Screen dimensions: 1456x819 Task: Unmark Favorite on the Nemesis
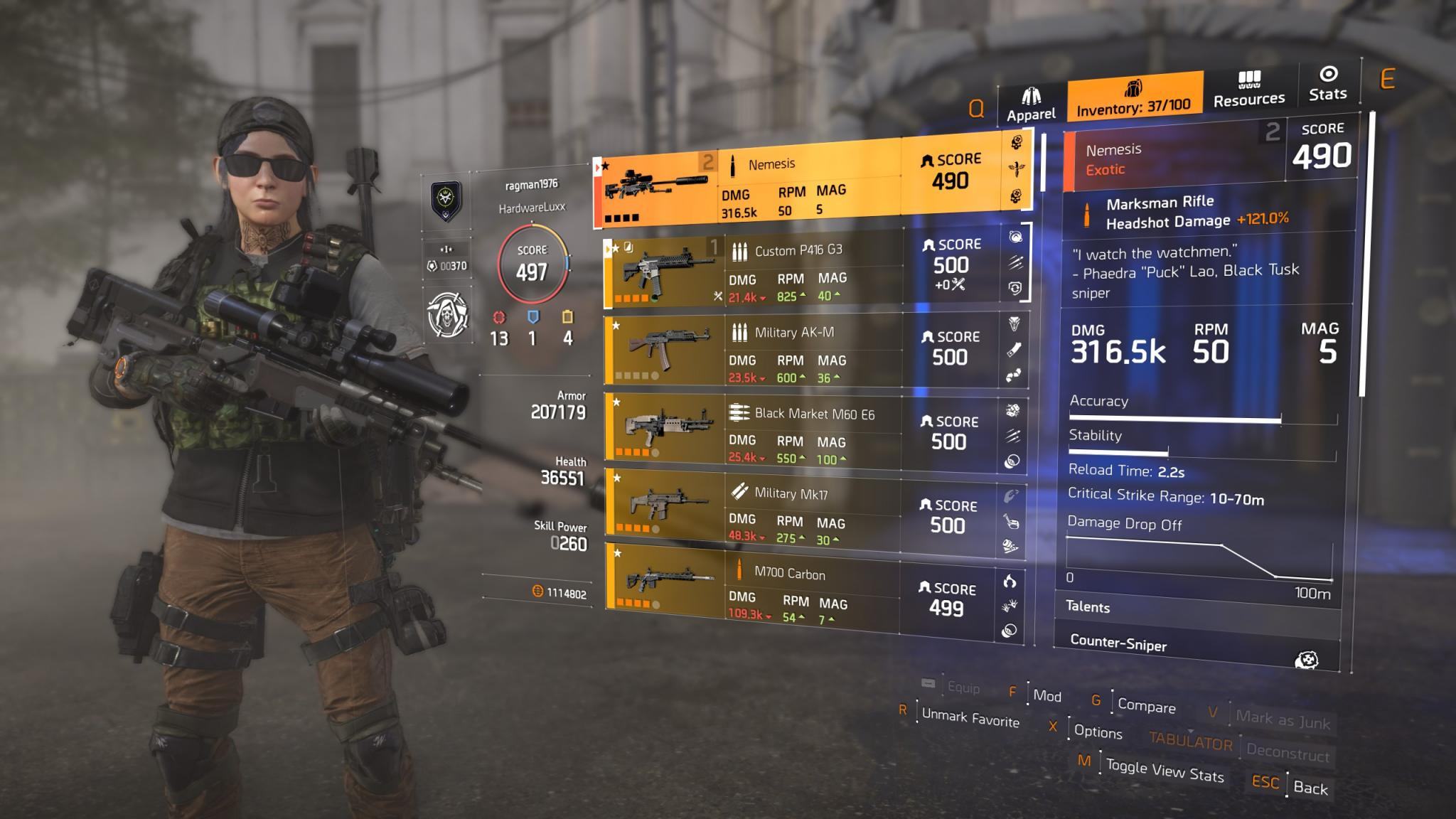point(970,718)
